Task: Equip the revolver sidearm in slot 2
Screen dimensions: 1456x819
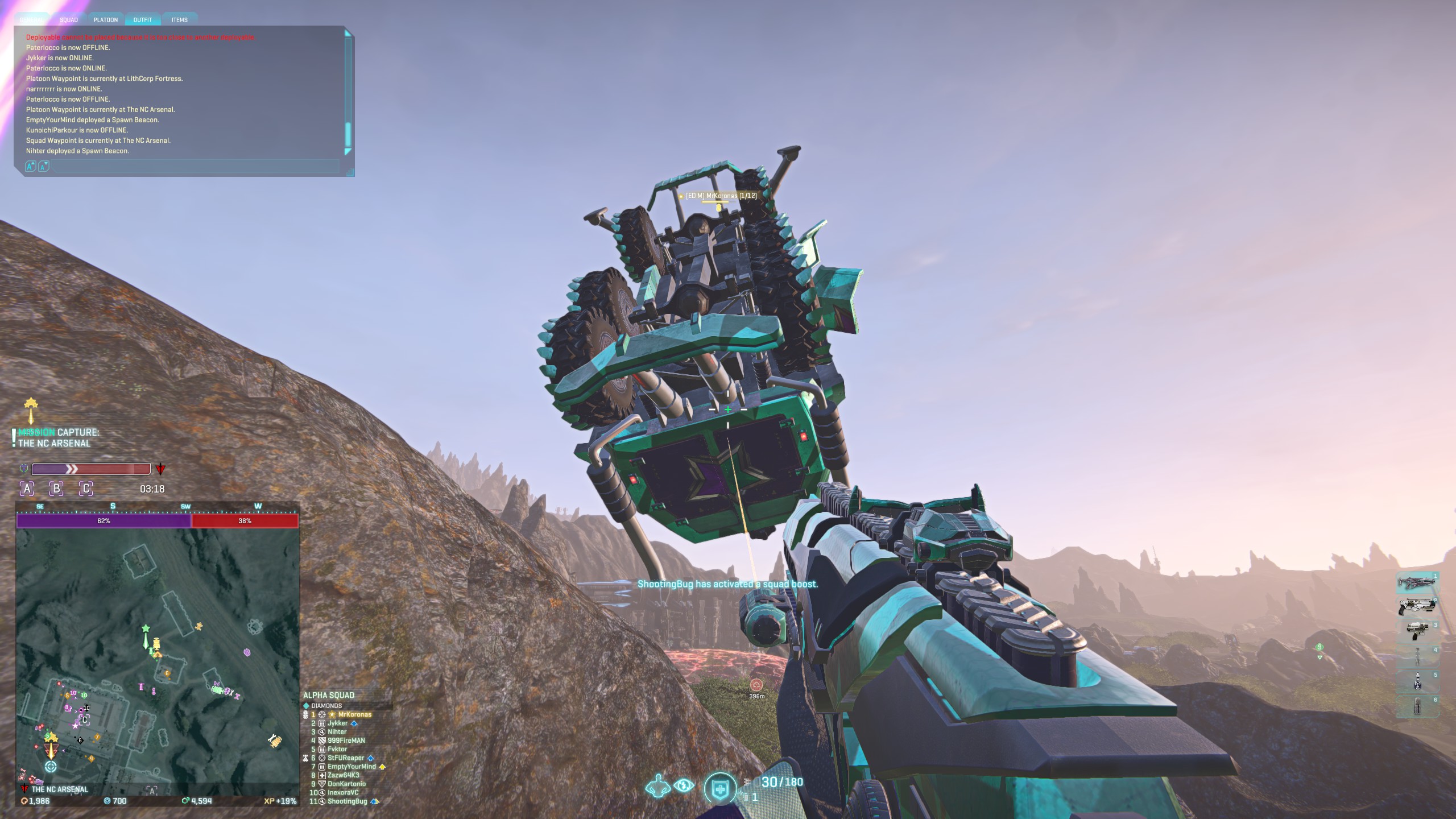Action: point(1416,606)
